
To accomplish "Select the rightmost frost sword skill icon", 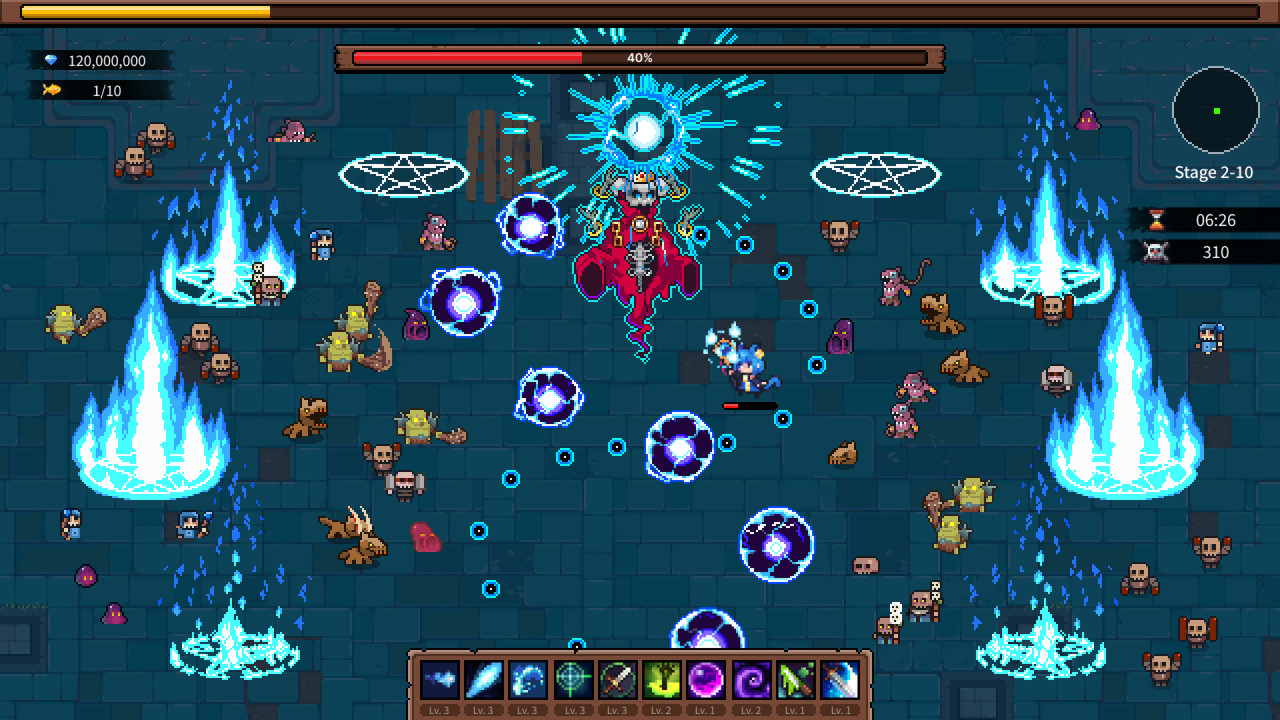I will point(839,680).
